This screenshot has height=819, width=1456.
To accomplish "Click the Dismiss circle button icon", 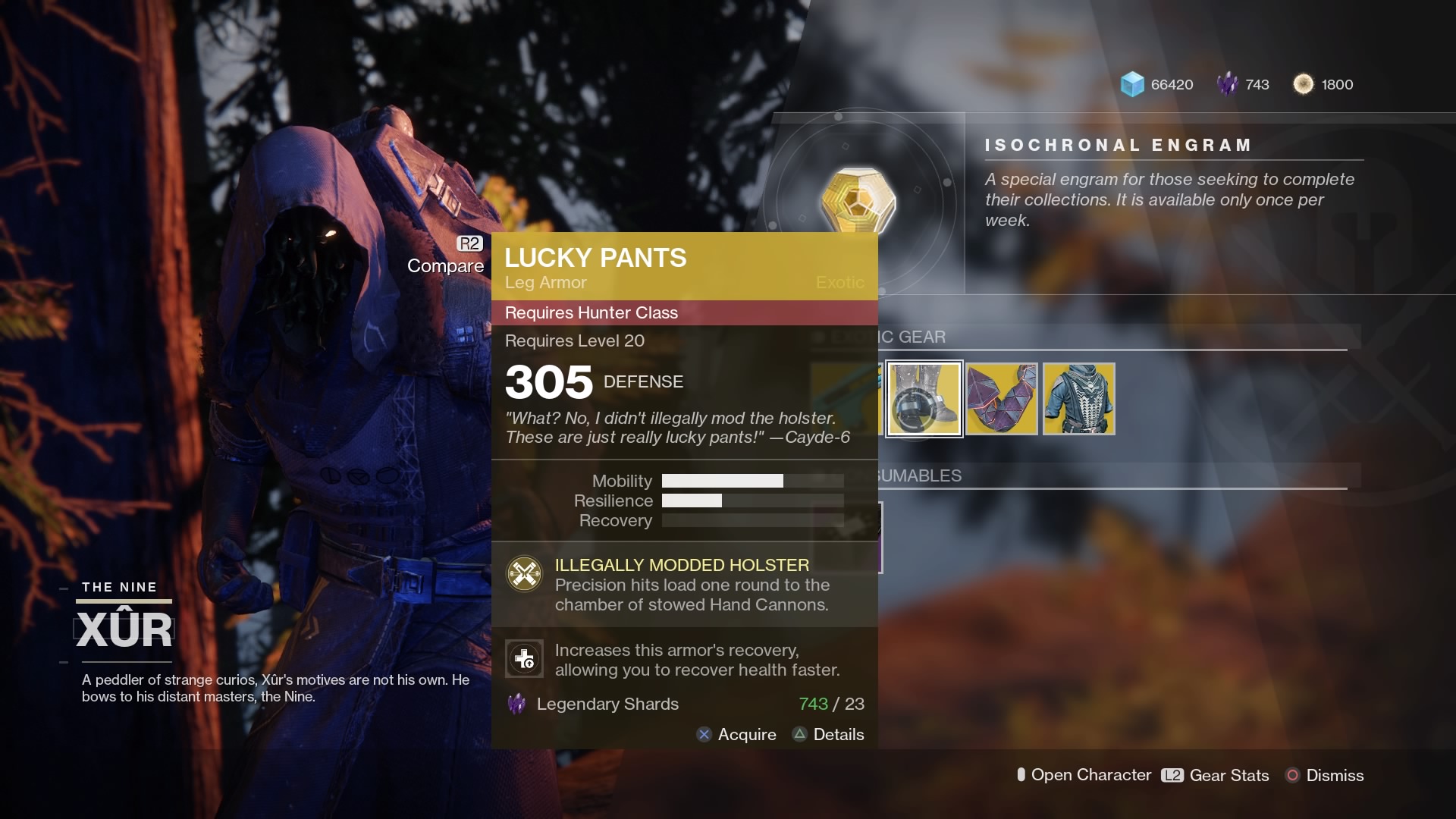I will [1291, 775].
